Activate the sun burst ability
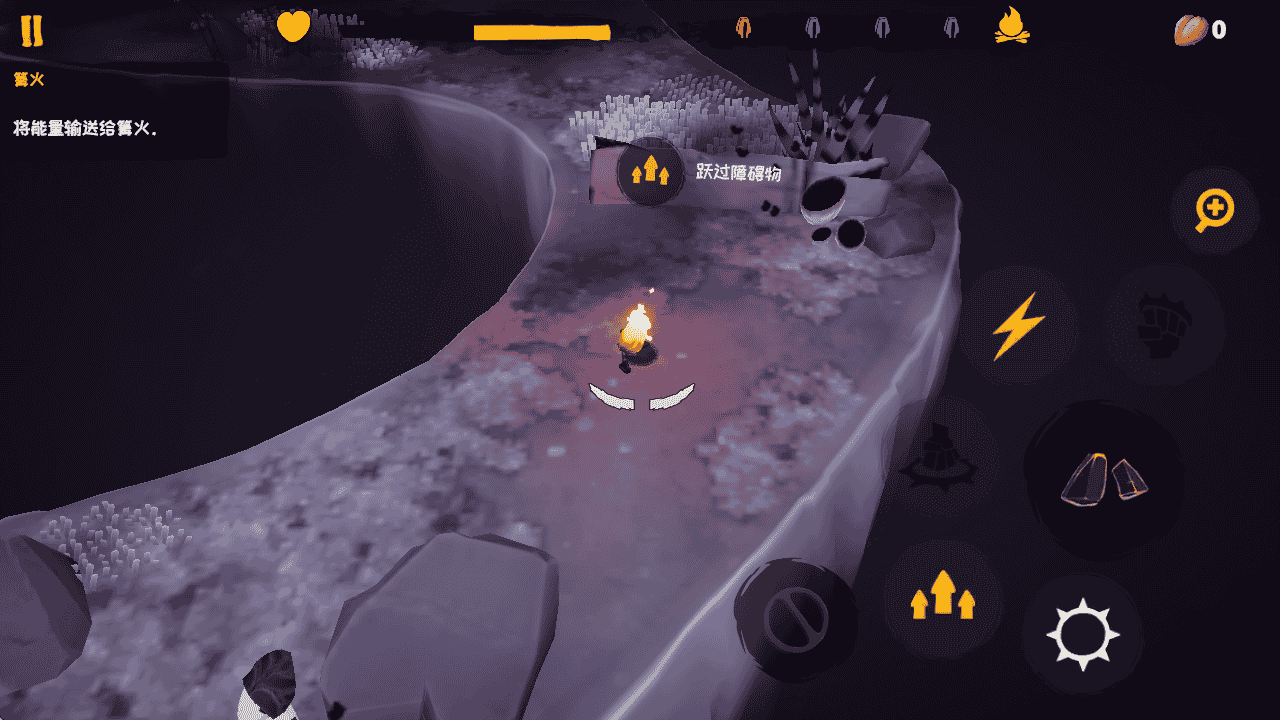1280x720 pixels. (x=1085, y=633)
